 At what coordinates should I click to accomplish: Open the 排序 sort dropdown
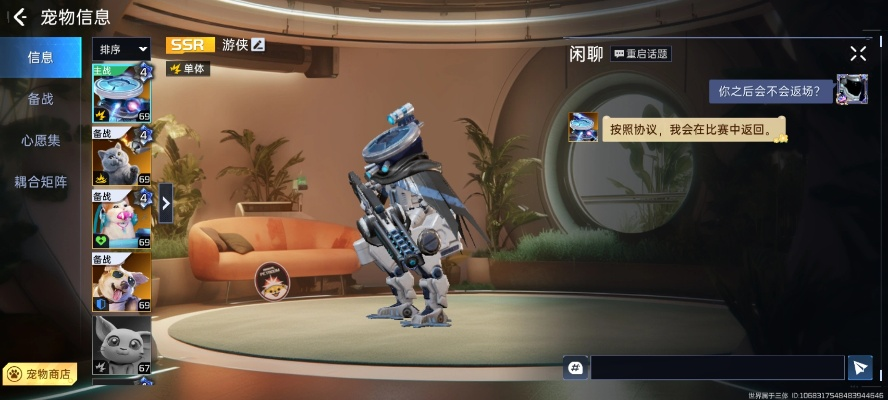122,48
